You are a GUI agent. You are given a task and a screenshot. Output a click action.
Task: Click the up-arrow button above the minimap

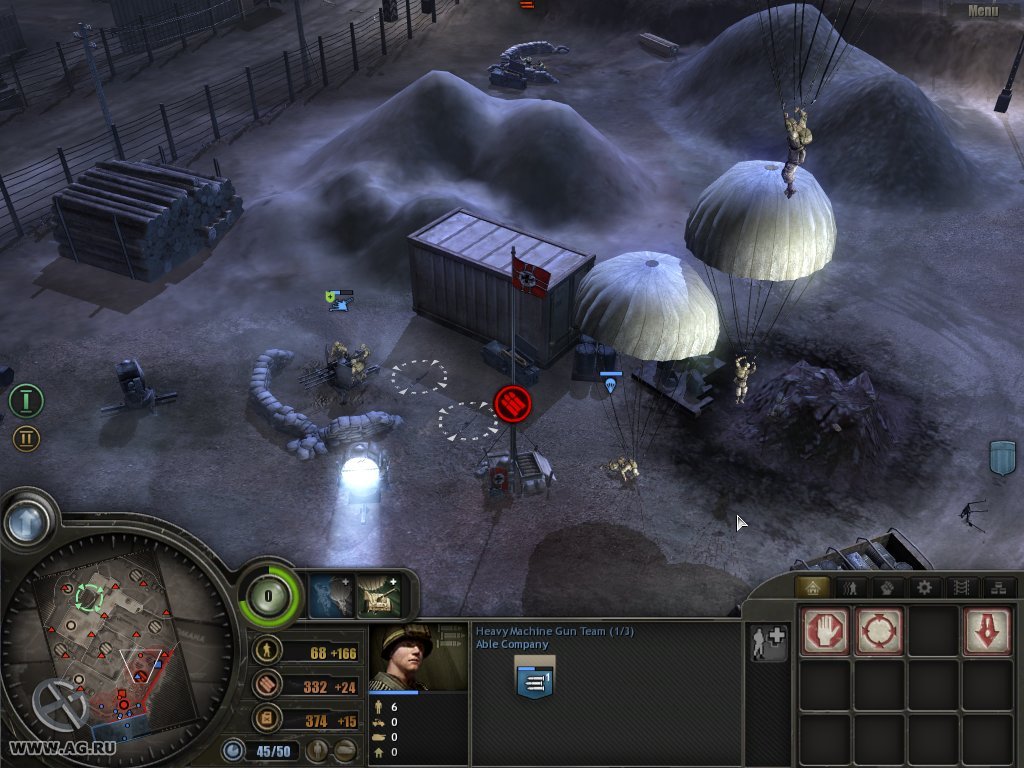coord(27,520)
